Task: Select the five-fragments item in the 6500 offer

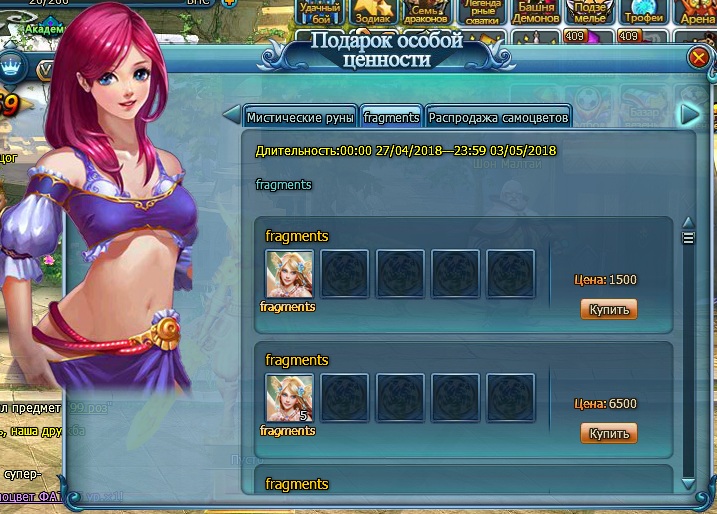Action: [289, 397]
